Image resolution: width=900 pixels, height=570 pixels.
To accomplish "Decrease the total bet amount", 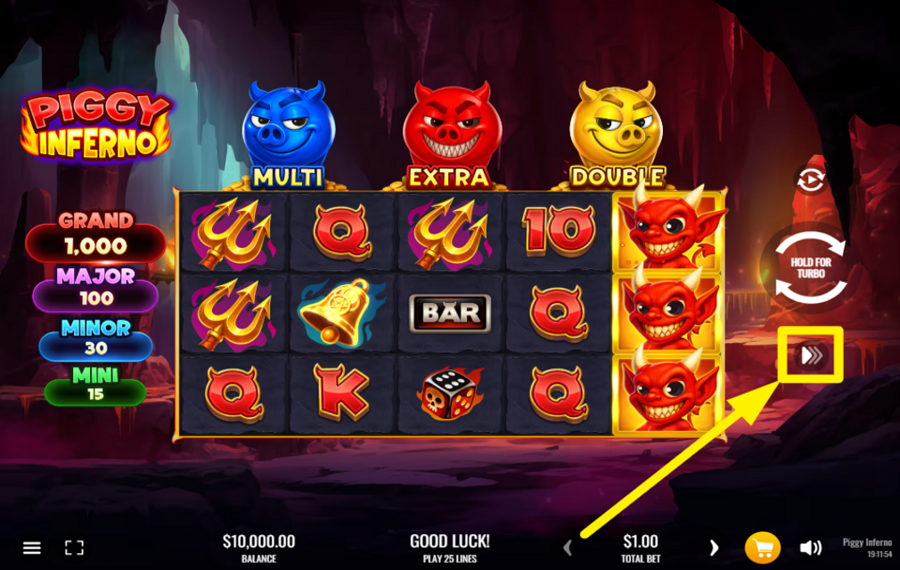I will (568, 547).
